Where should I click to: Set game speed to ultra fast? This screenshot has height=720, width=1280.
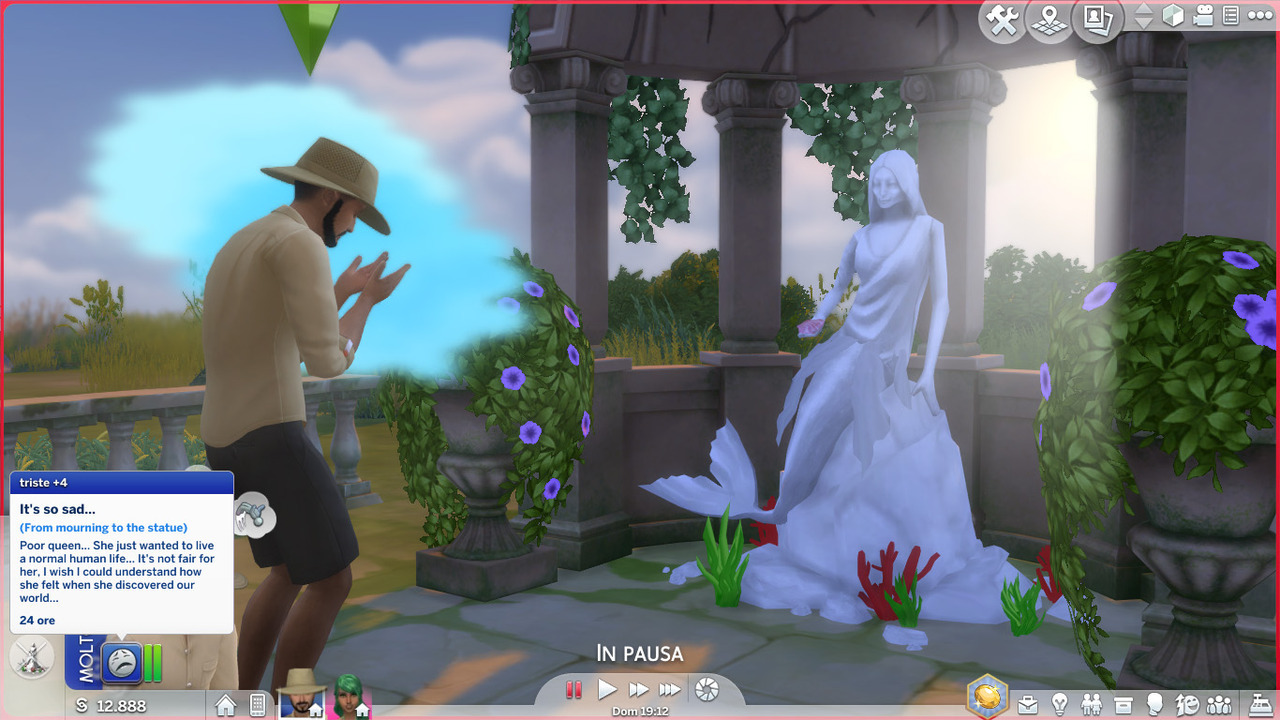pos(670,689)
